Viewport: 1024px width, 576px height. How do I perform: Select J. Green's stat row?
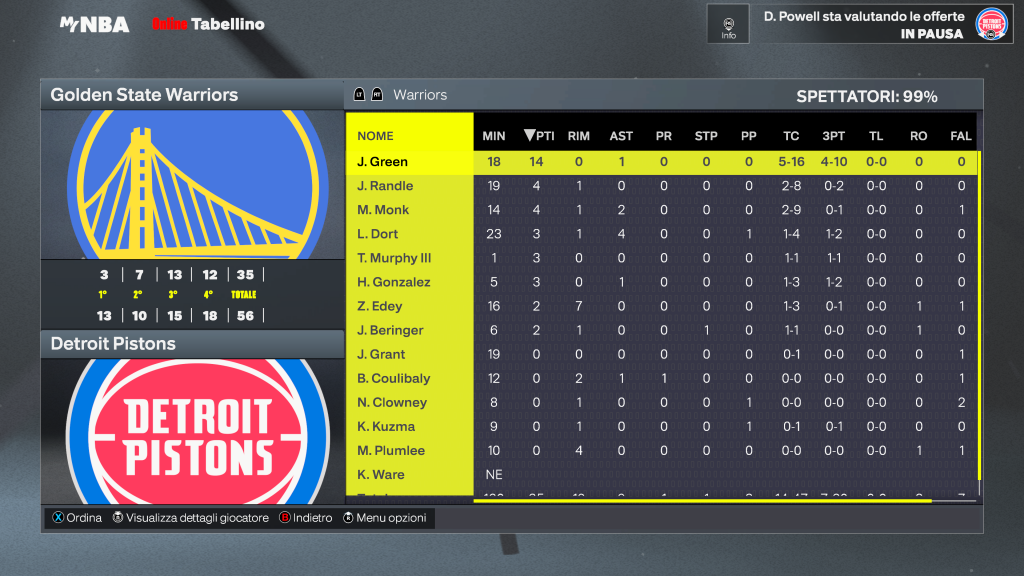pyautogui.click(x=383, y=162)
